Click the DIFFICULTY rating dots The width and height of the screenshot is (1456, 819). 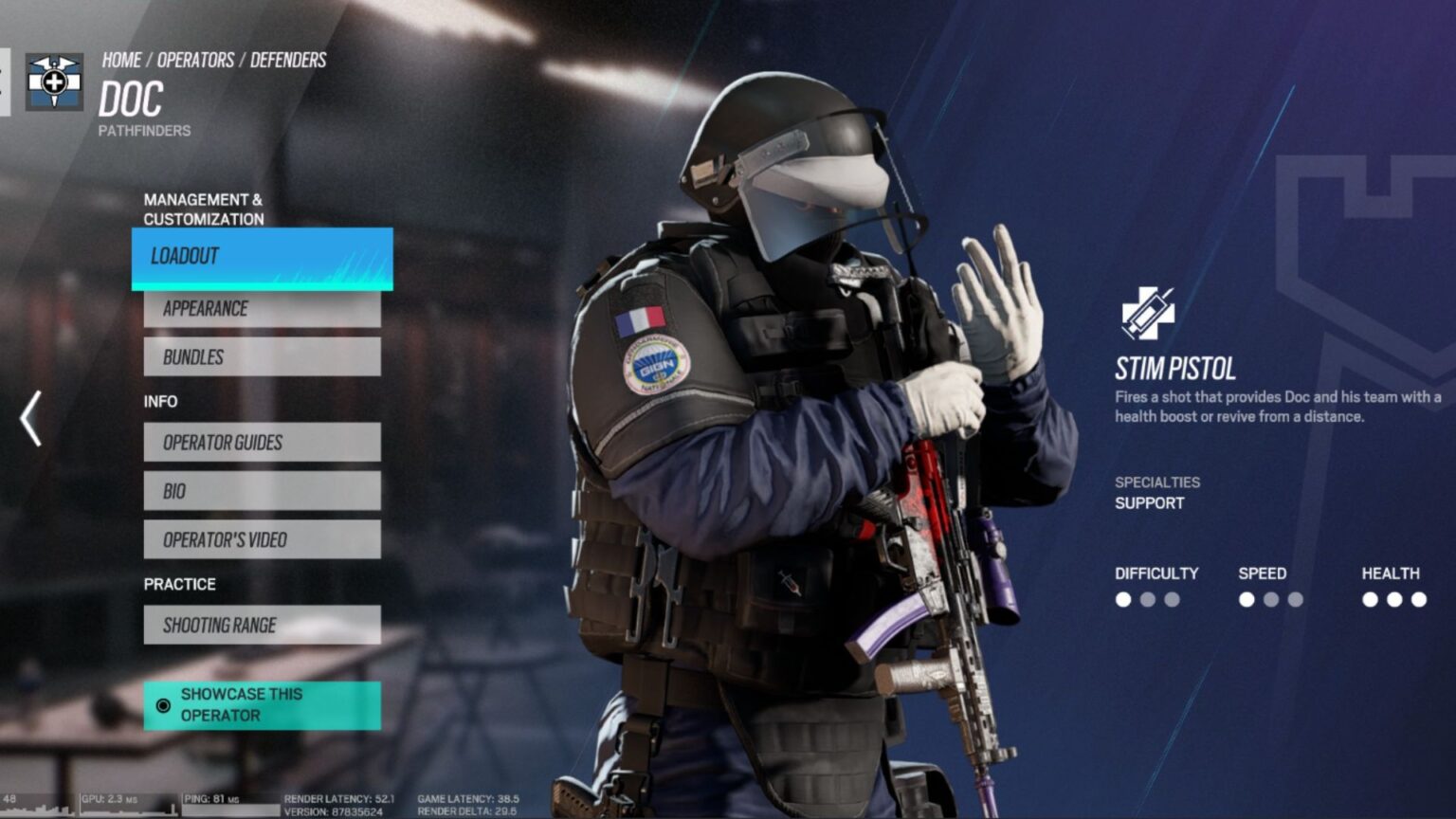[x=1146, y=599]
